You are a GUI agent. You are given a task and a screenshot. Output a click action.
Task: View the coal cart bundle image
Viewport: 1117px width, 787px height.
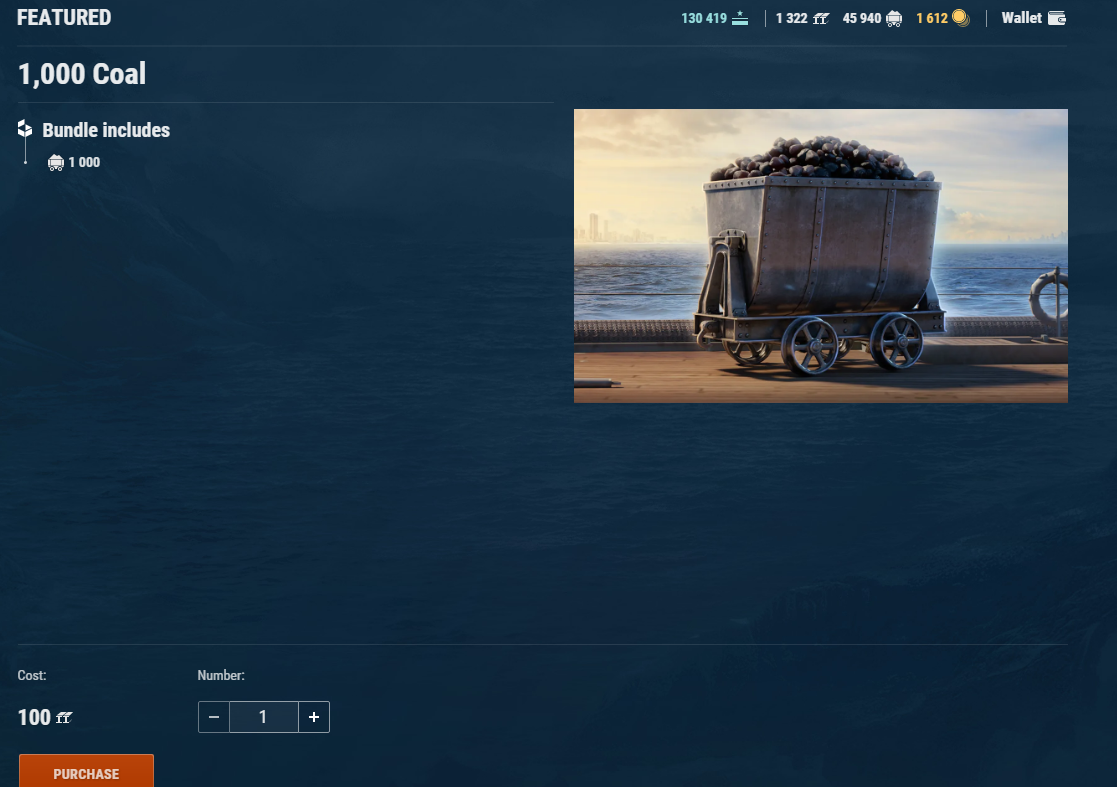click(x=820, y=256)
